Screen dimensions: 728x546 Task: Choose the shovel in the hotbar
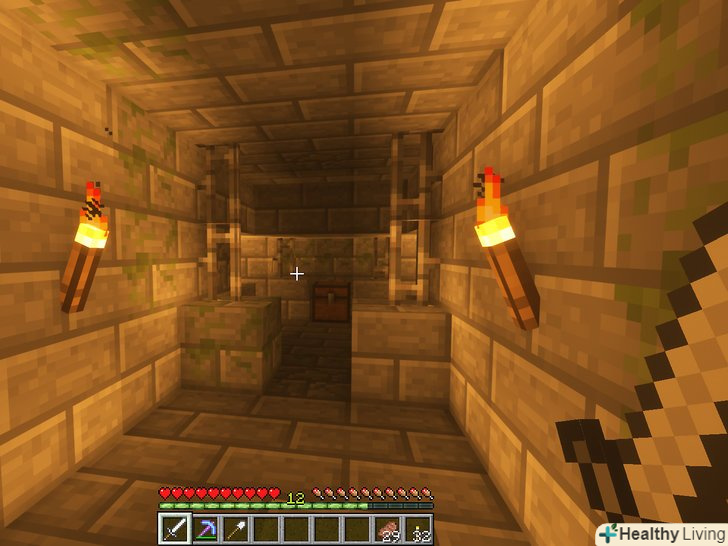pos(238,529)
